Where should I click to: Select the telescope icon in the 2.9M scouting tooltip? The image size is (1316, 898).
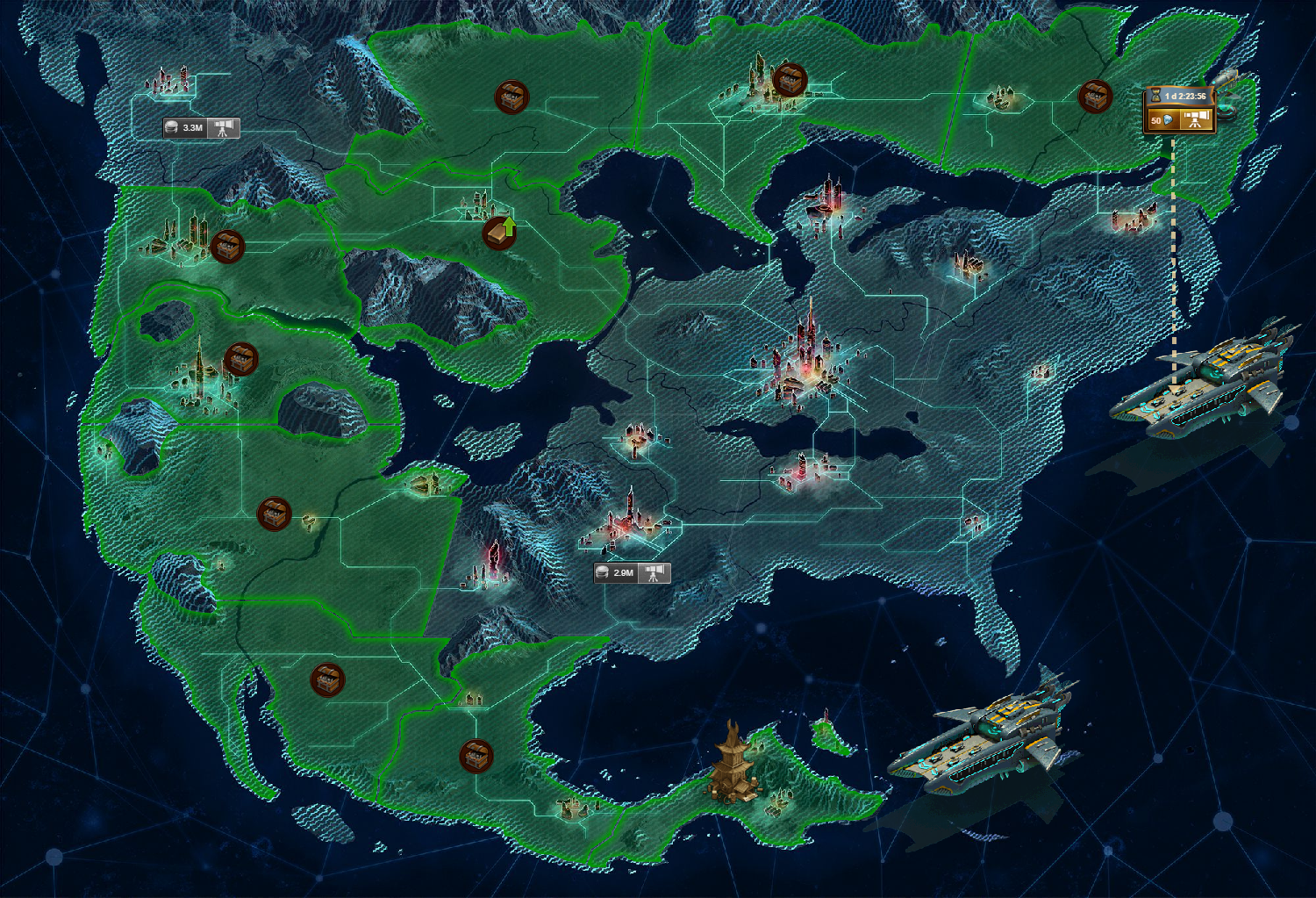[655, 571]
